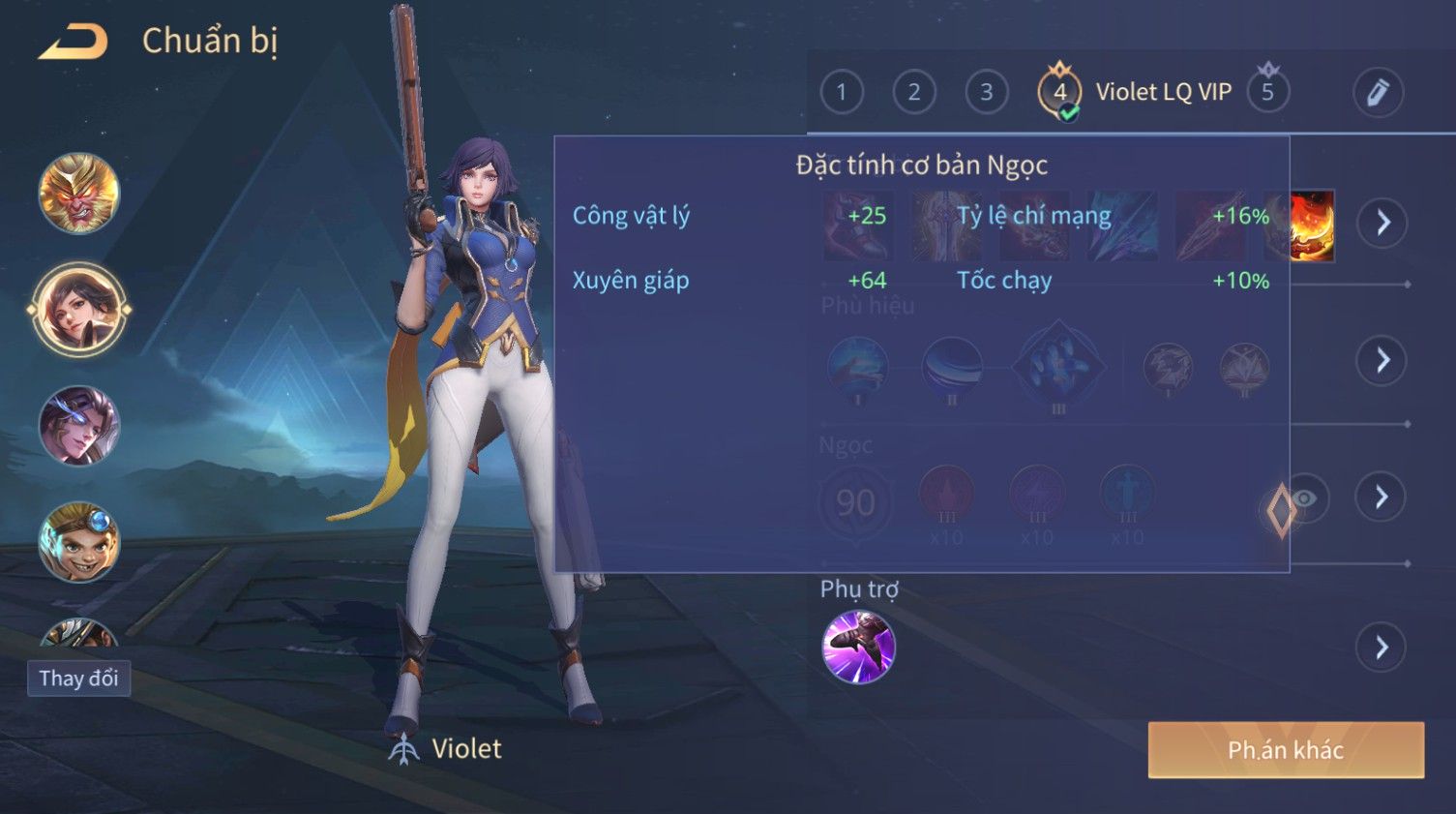Switch to build preset 3

pyautogui.click(x=987, y=92)
